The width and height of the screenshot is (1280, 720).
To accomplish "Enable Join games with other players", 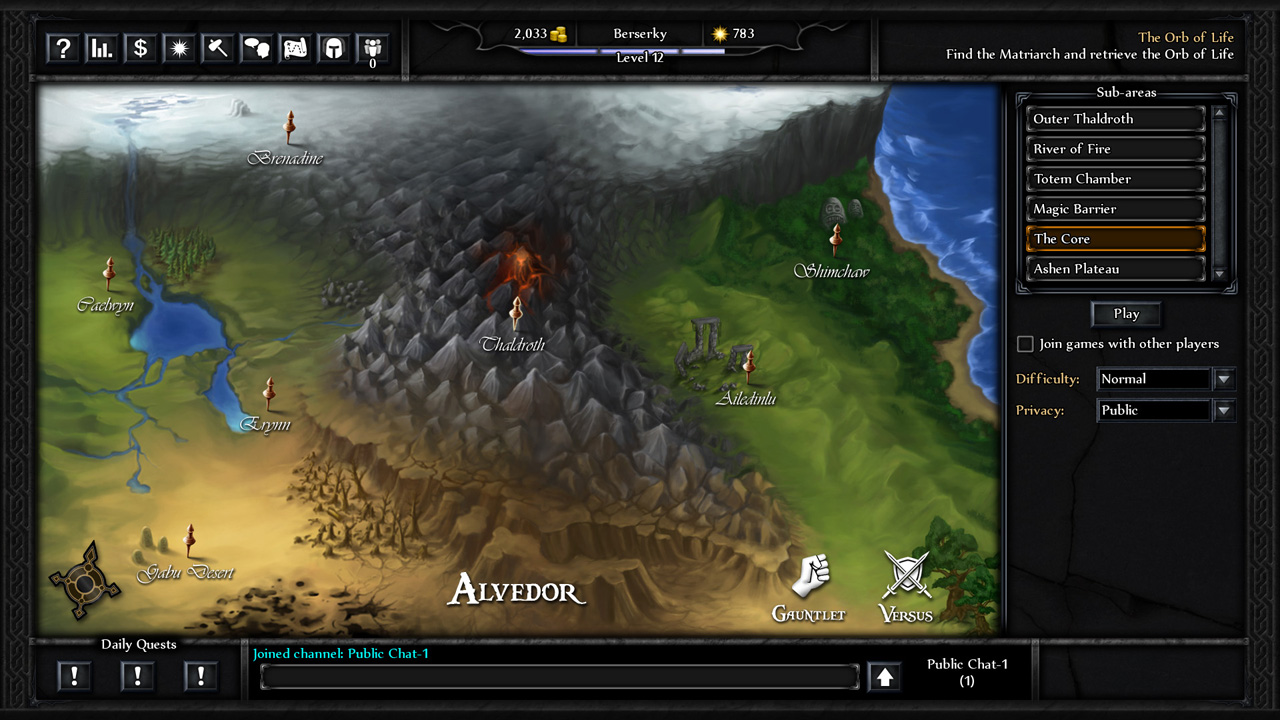I will [1025, 343].
